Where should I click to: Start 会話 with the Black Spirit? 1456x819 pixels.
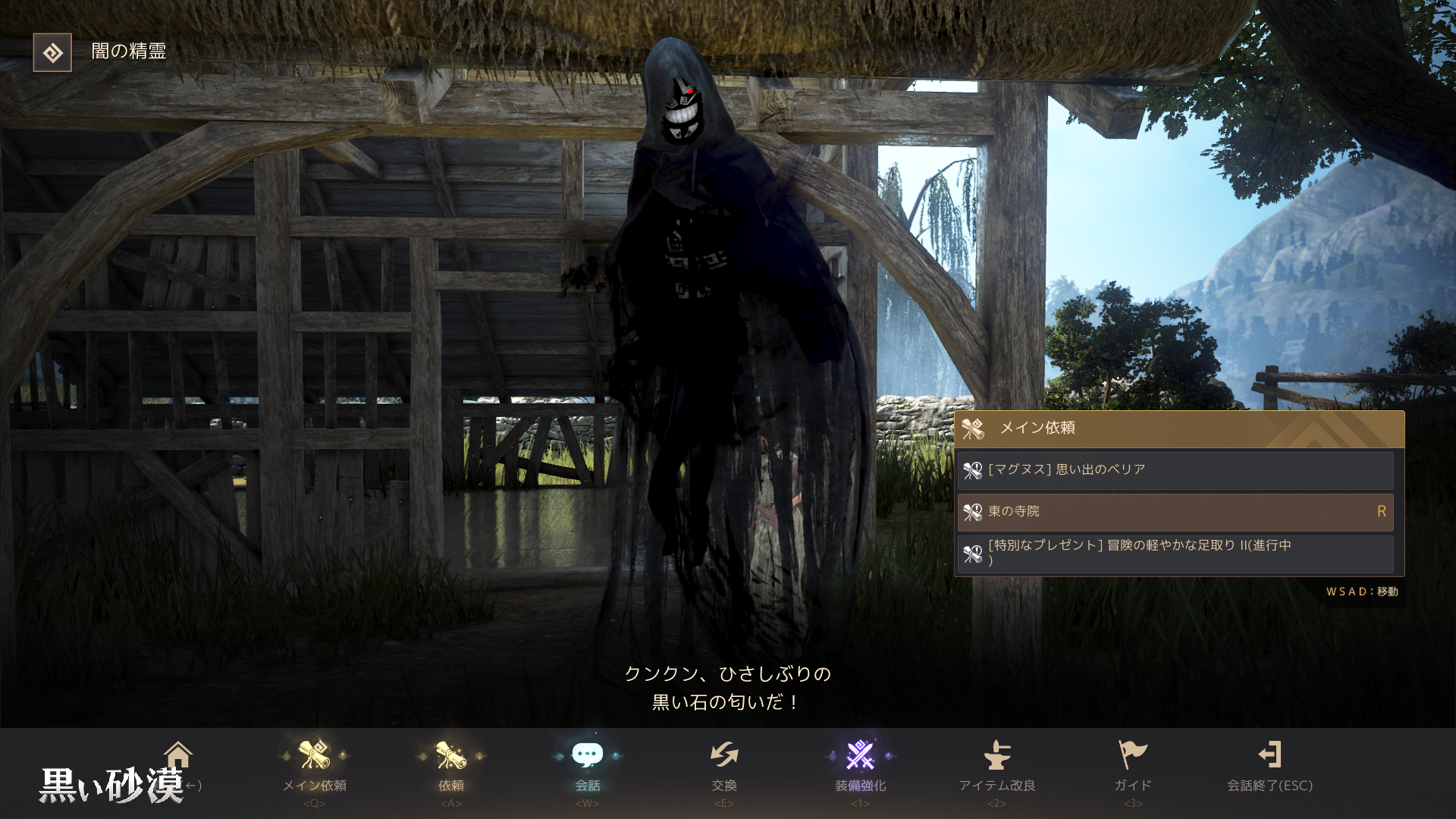tap(587, 766)
